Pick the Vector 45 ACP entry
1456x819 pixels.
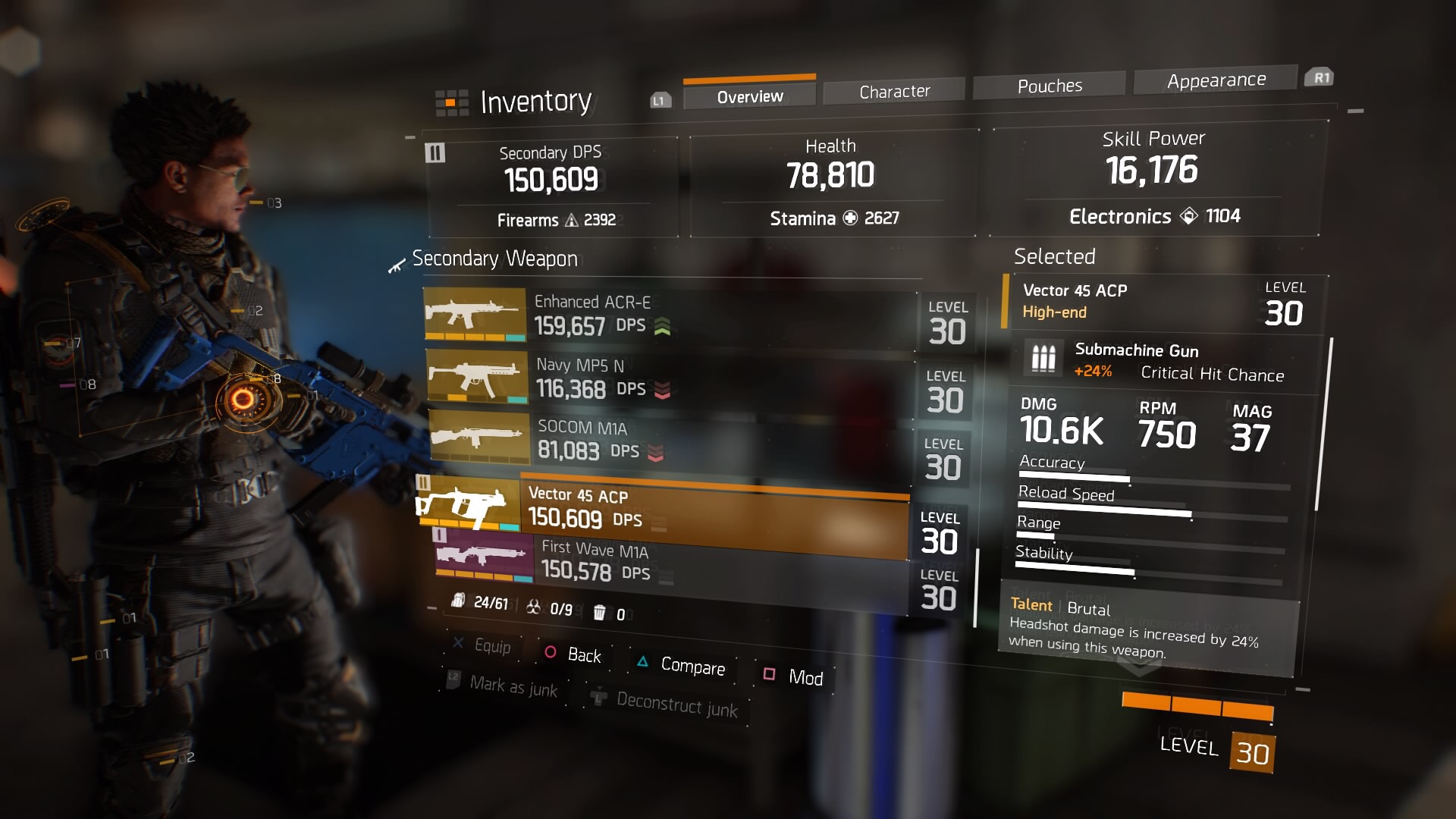(x=667, y=510)
